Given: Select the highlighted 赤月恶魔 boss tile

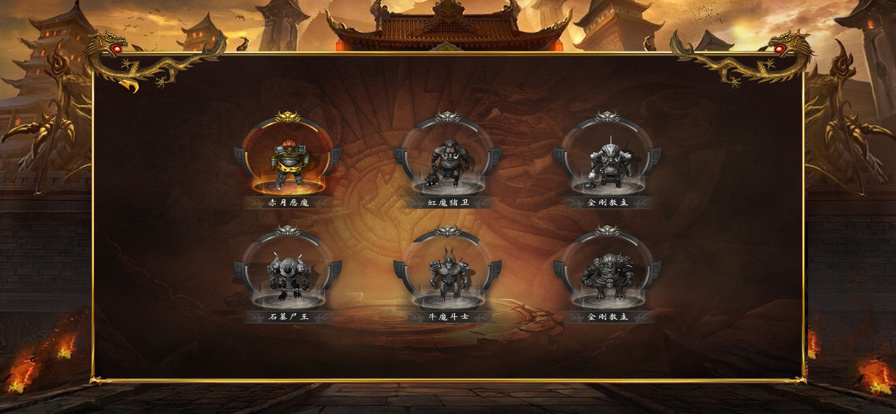Looking at the screenshot, I should [x=288, y=158].
